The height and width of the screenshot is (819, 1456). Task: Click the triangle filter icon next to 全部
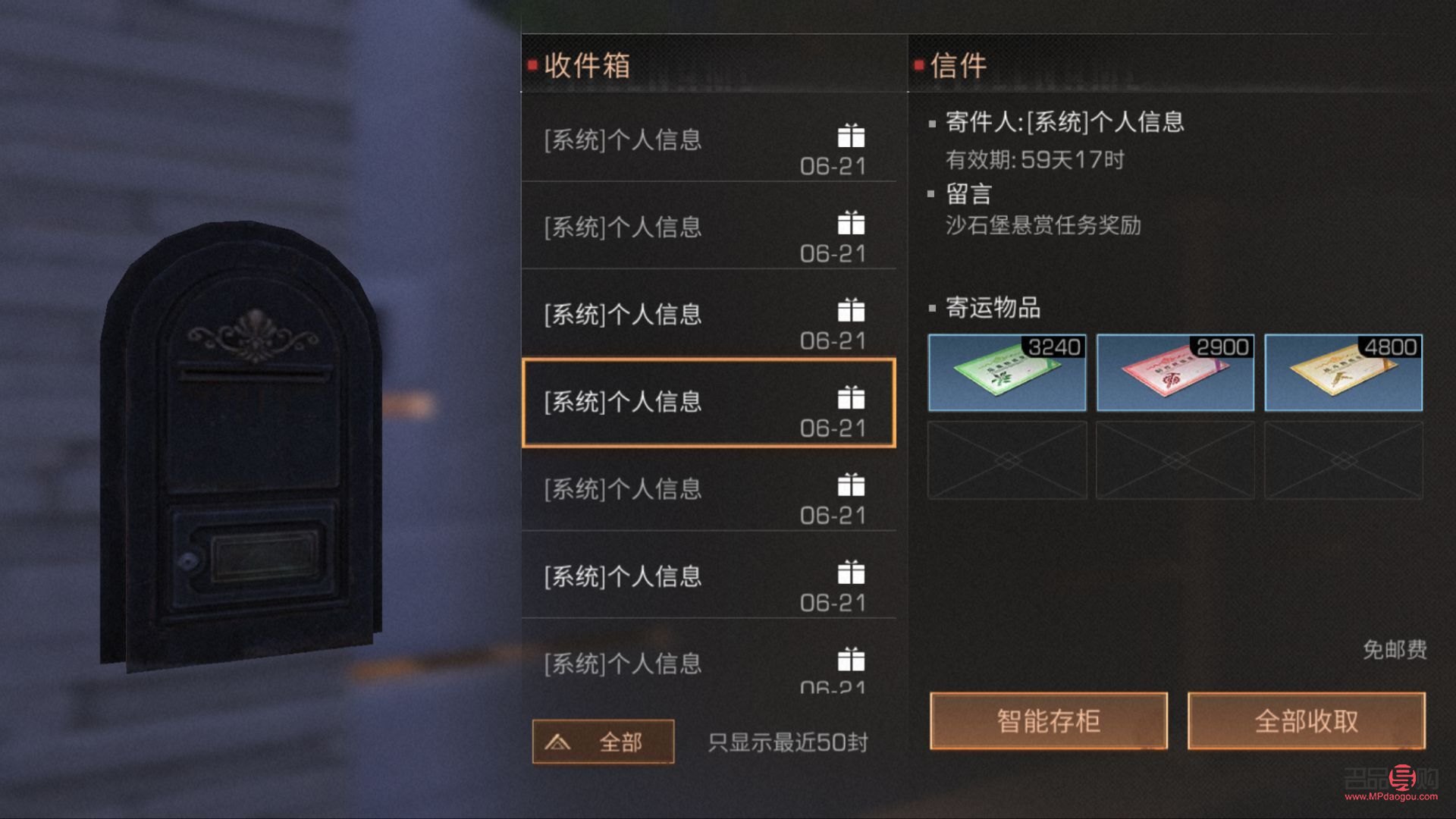click(559, 742)
